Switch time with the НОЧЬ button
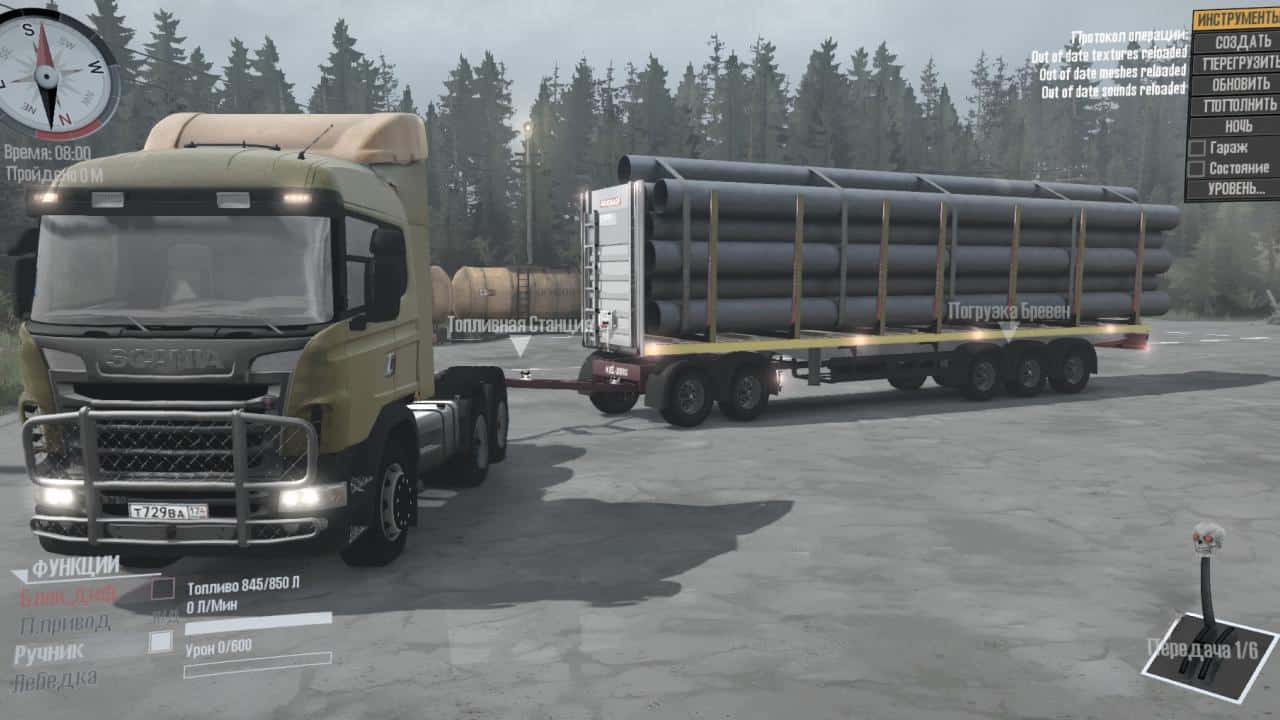This screenshot has width=1280, height=720. pos(1236,126)
